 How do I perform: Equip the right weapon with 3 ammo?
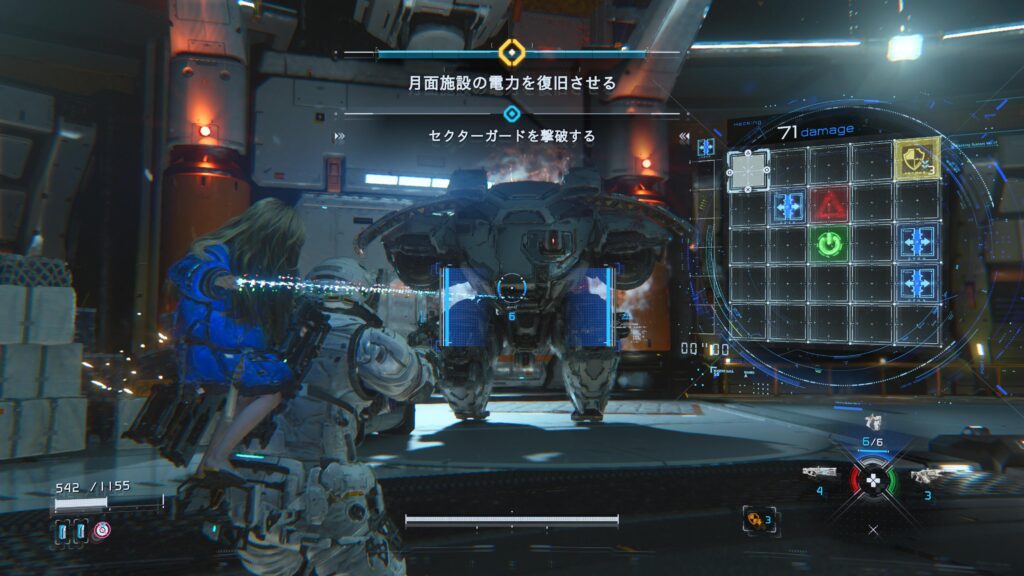(x=927, y=475)
